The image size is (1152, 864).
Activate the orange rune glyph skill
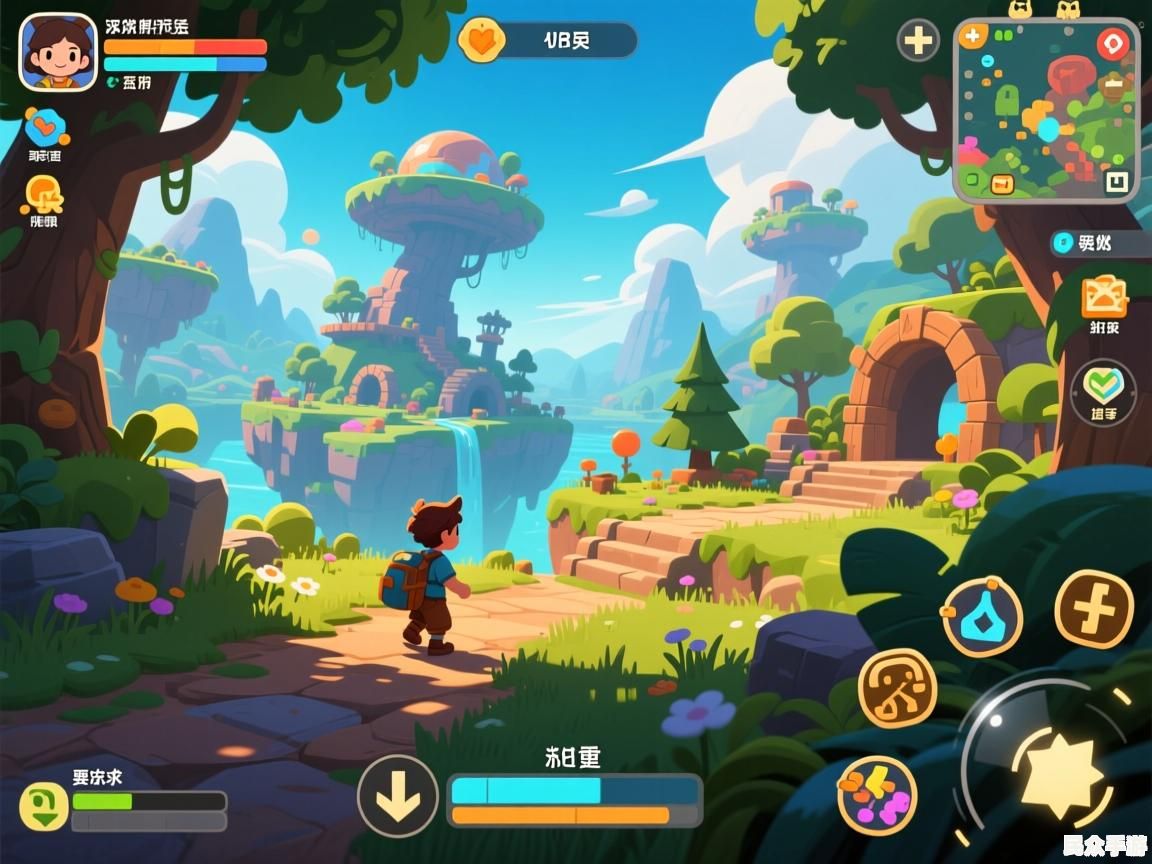click(897, 688)
